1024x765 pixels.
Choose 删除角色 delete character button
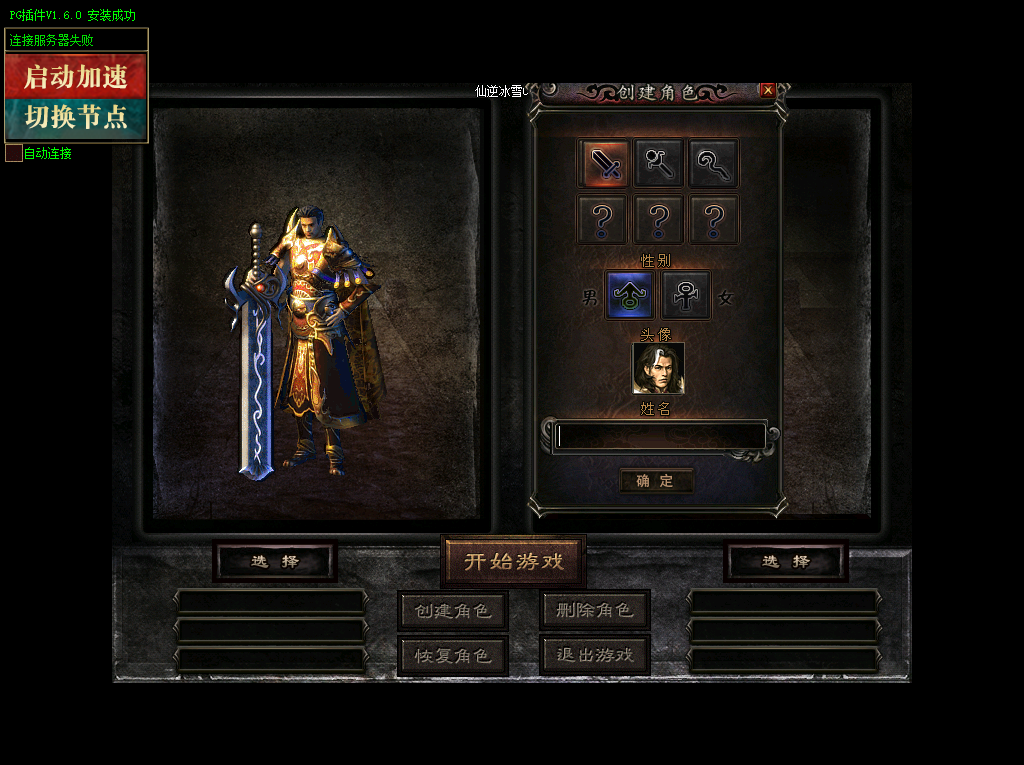(595, 610)
